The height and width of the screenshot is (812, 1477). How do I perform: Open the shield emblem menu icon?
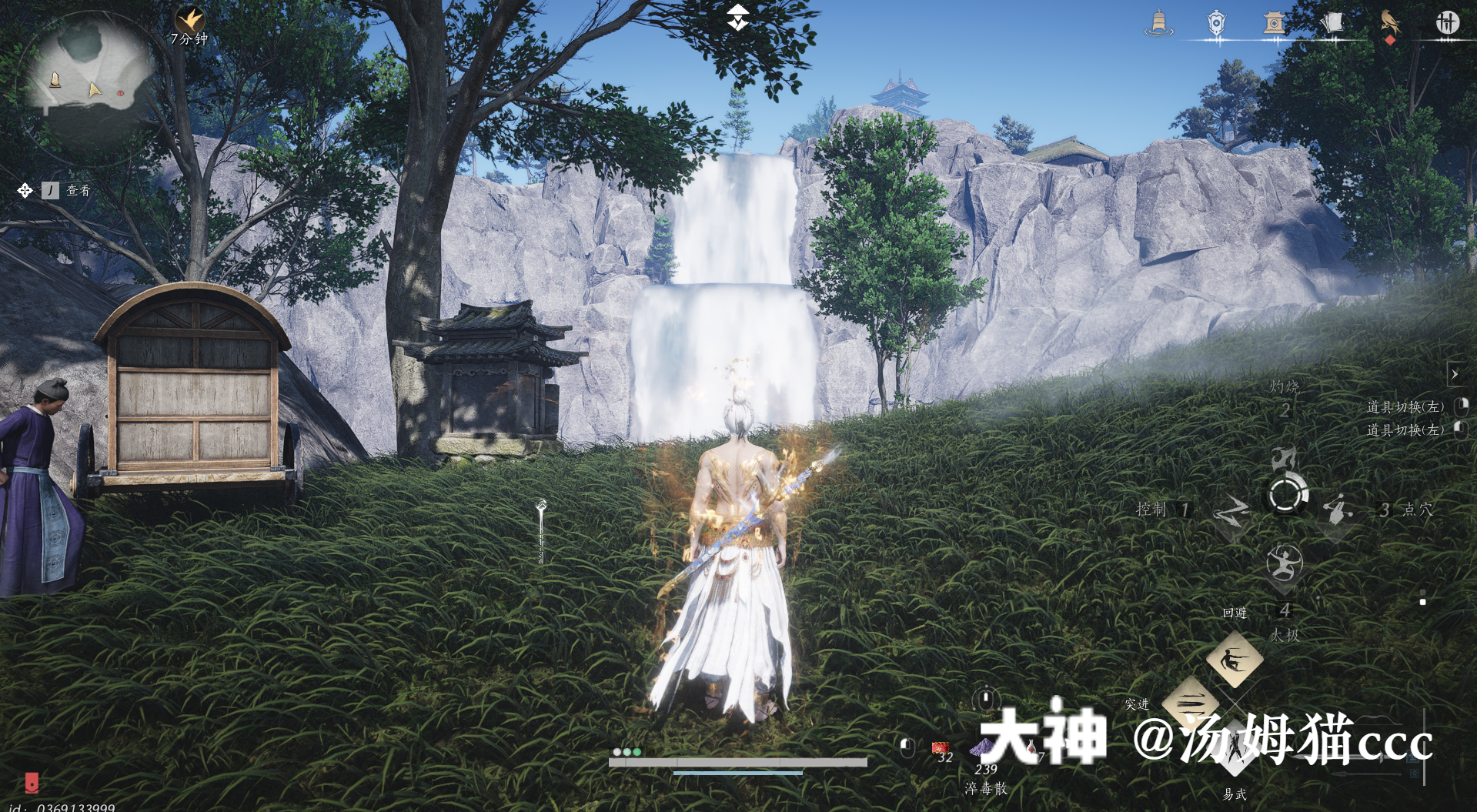pyautogui.click(x=1215, y=23)
